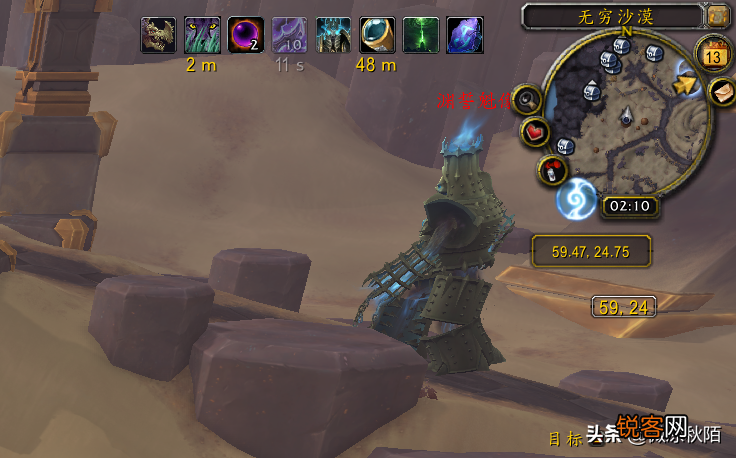736x458 pixels.
Task: Select the cat-in-grass prowl buff icon
Action: pos(203,36)
